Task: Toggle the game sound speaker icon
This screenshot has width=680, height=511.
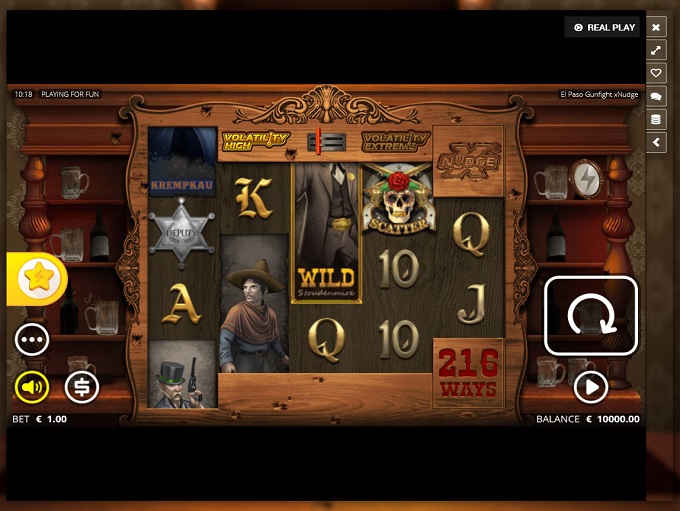Action: [32, 386]
